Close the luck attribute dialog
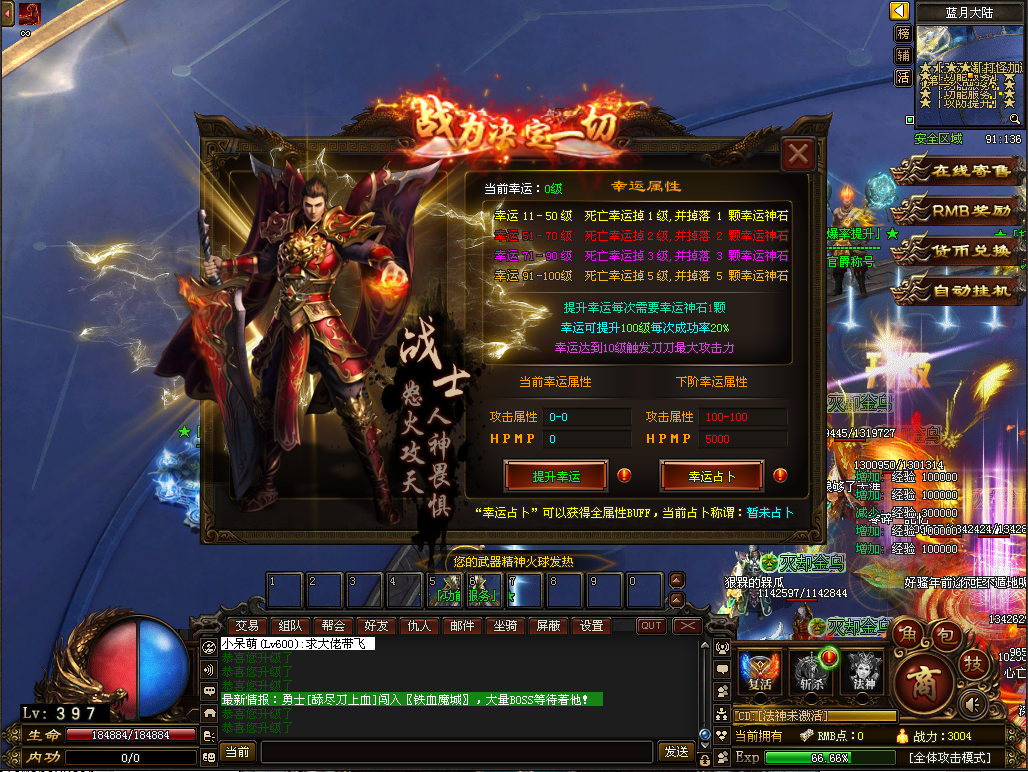This screenshot has width=1028, height=772. [798, 154]
